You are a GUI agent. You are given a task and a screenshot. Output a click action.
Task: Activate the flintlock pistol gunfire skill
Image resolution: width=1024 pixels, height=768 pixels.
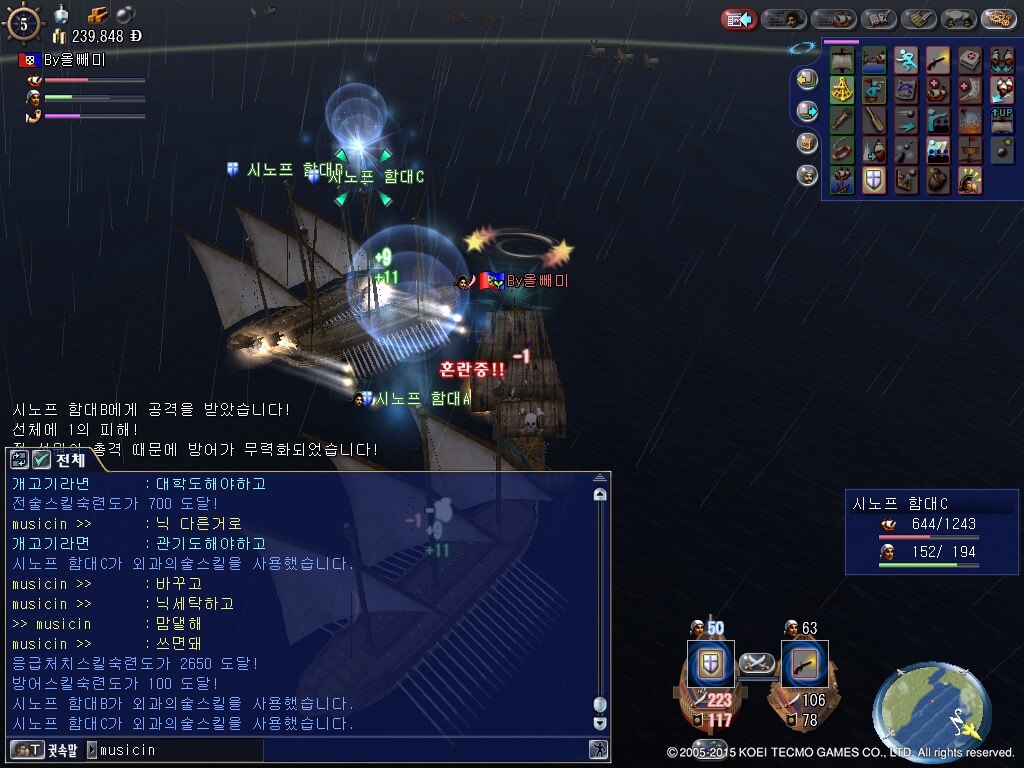click(x=938, y=61)
